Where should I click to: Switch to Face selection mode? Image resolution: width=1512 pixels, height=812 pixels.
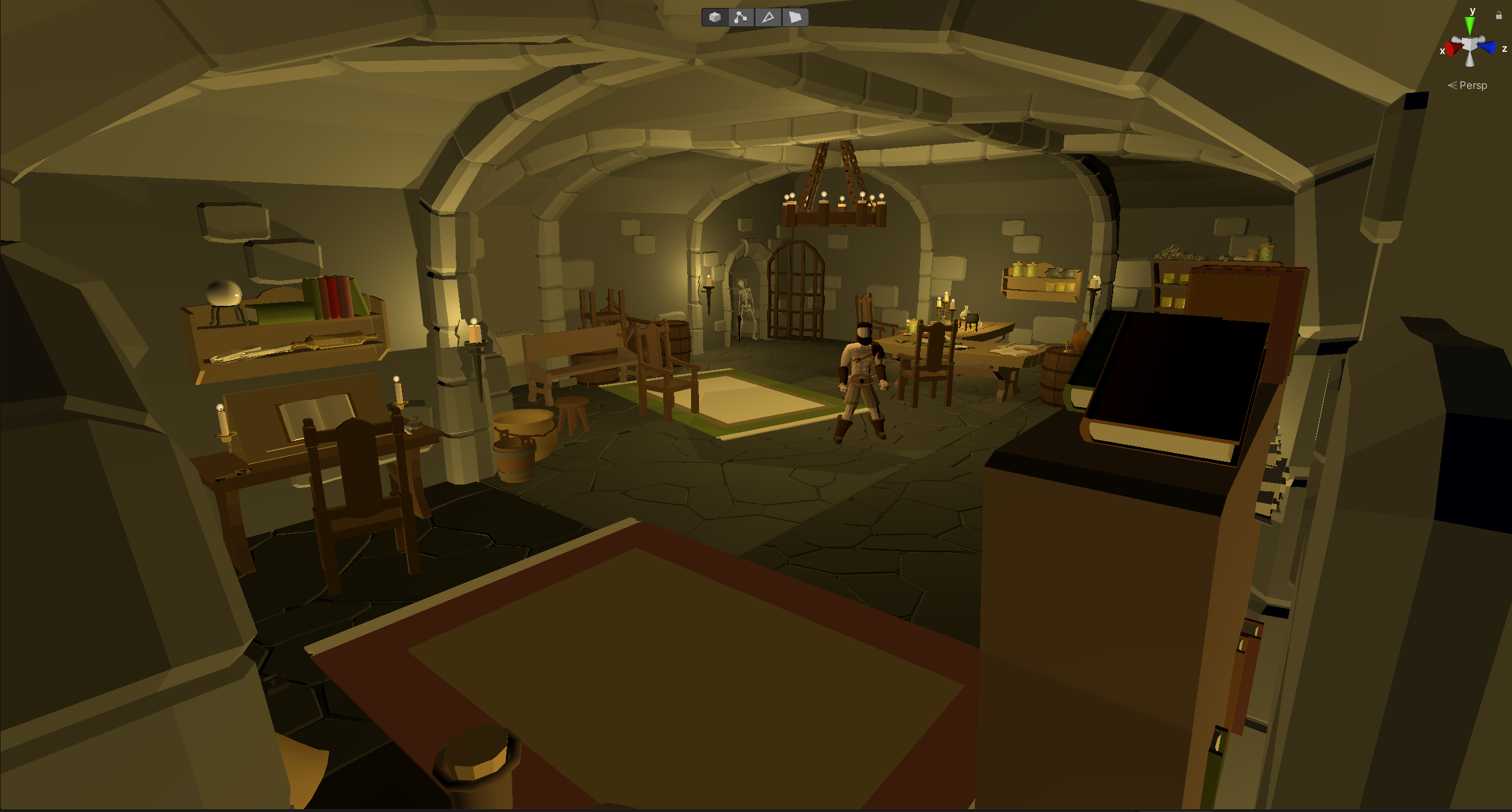796,18
